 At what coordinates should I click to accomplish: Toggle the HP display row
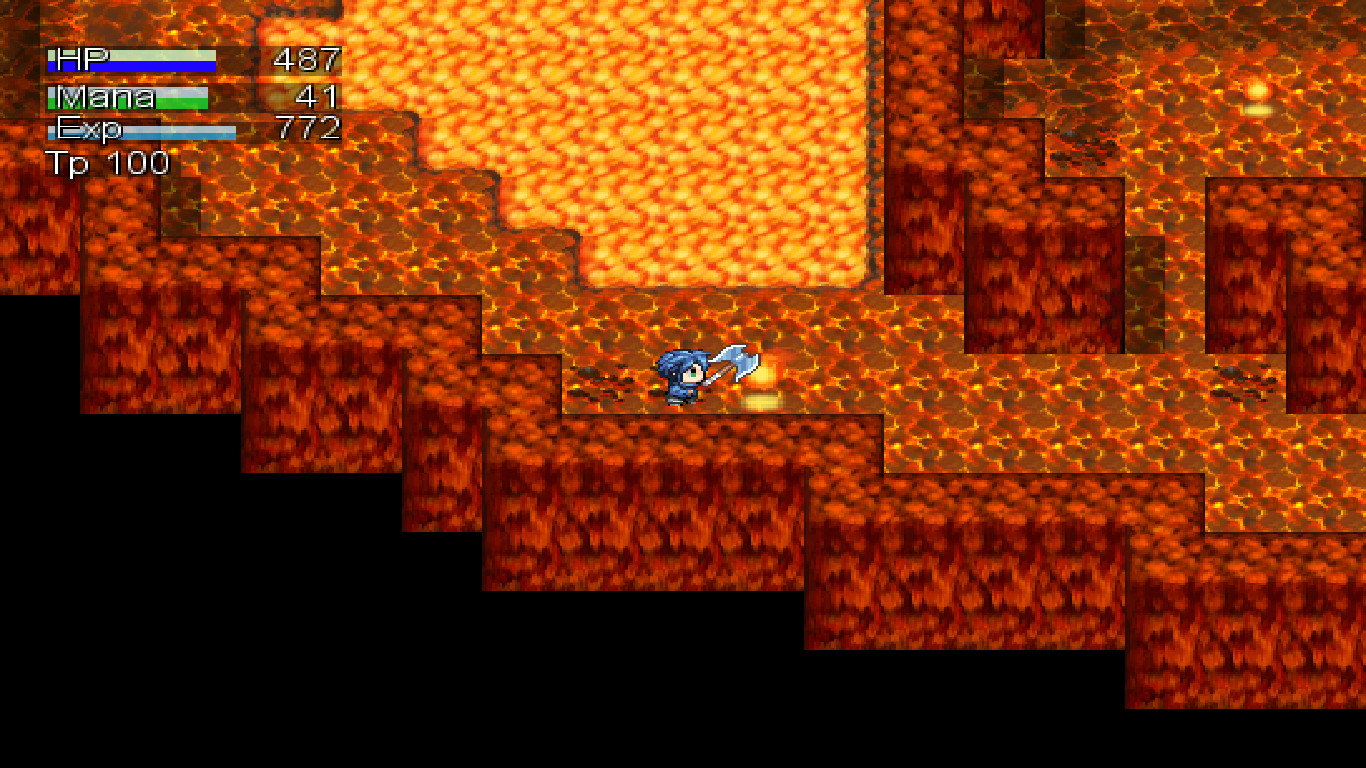pyautogui.click(x=130, y=60)
